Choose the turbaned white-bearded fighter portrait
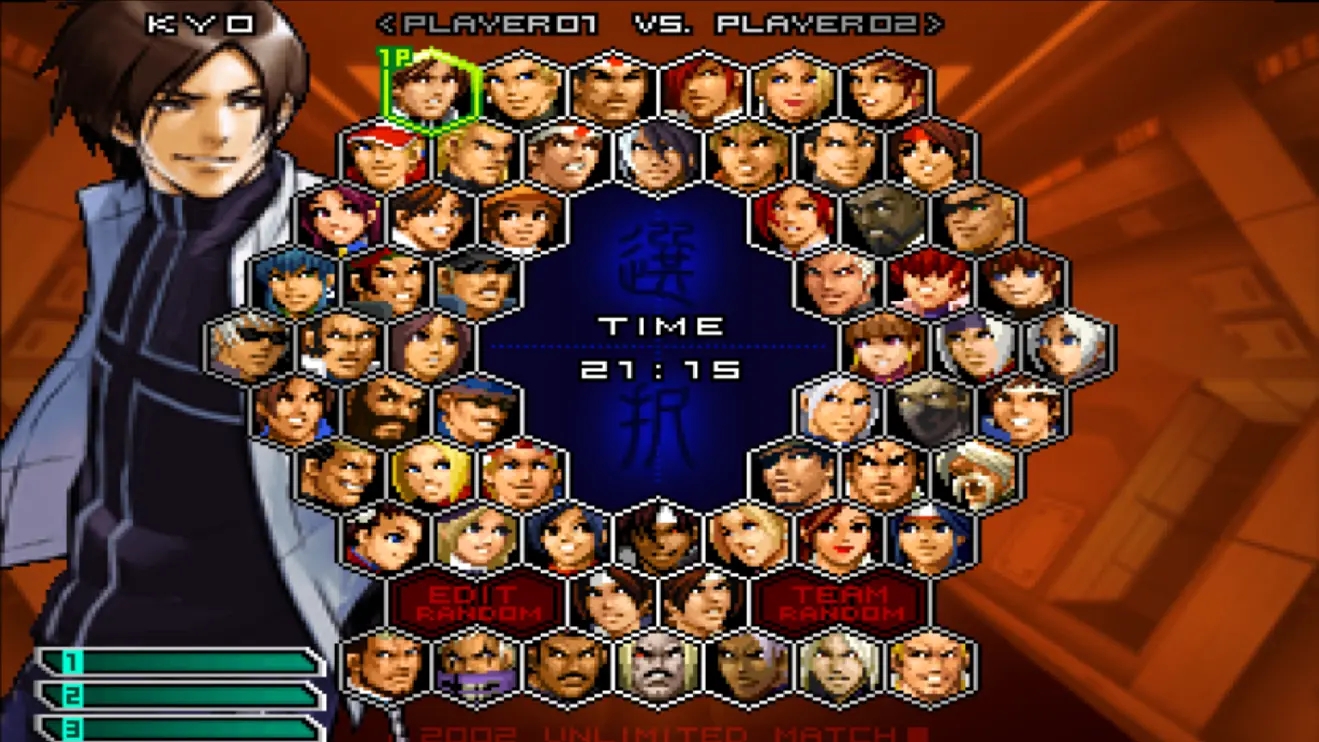 tap(977, 475)
